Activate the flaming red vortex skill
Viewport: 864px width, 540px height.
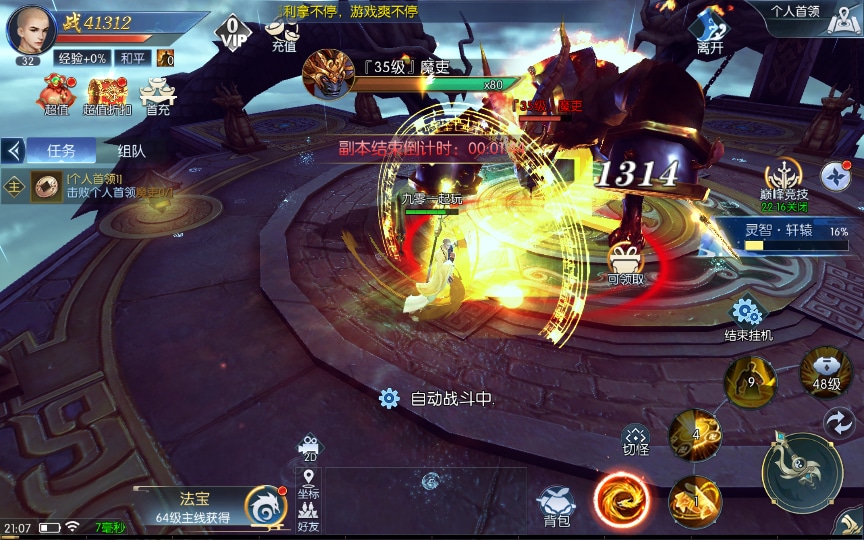point(621,500)
